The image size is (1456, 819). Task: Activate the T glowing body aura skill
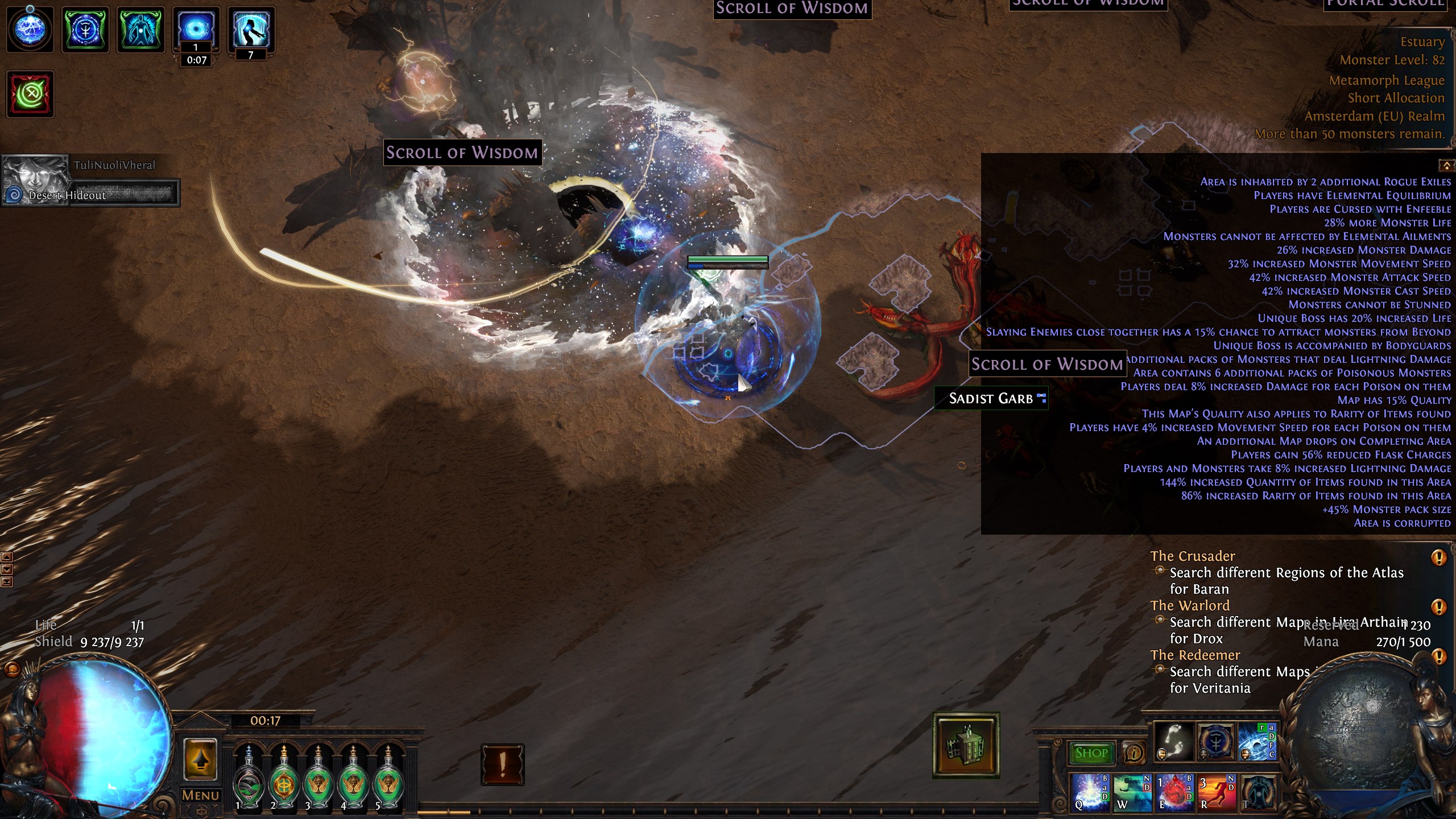(1257, 792)
